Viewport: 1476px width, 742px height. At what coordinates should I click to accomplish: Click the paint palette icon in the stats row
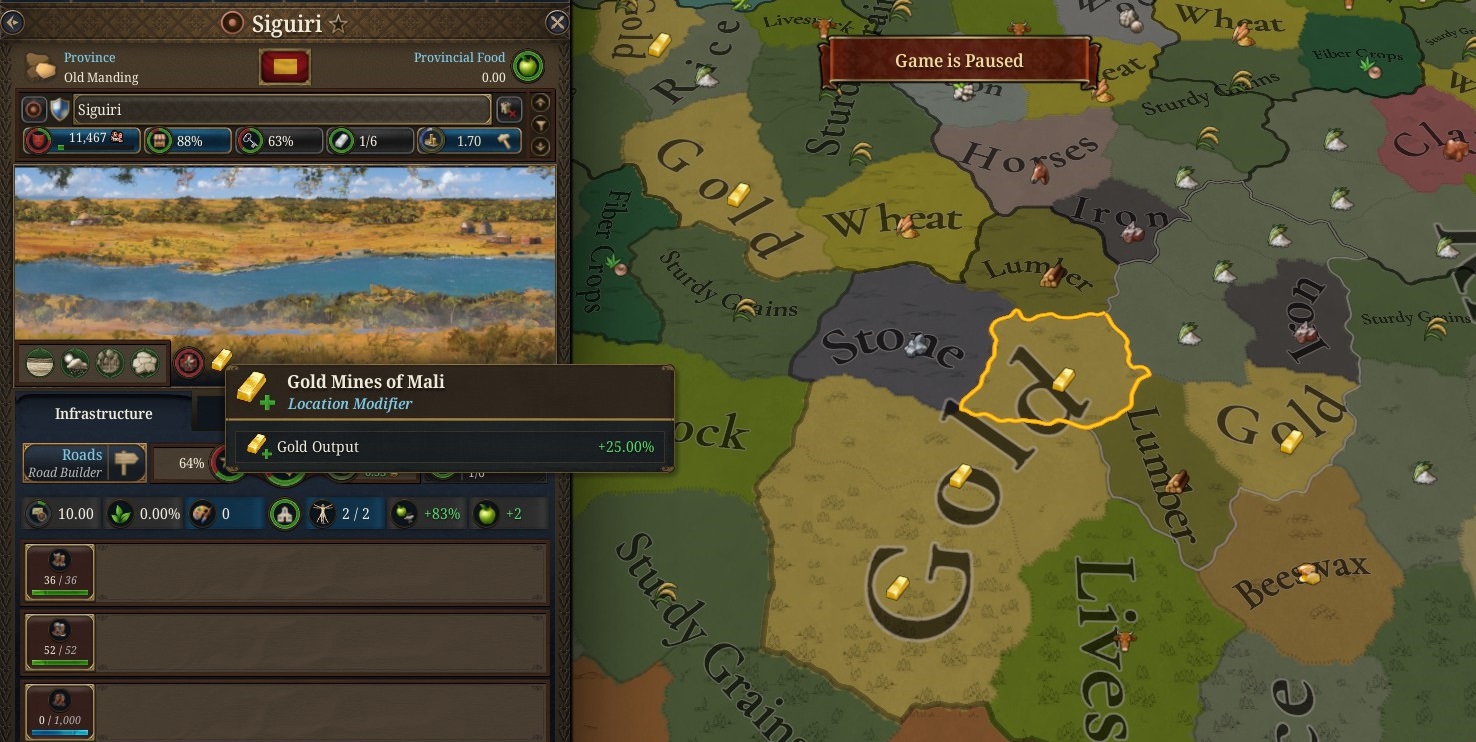[x=200, y=513]
